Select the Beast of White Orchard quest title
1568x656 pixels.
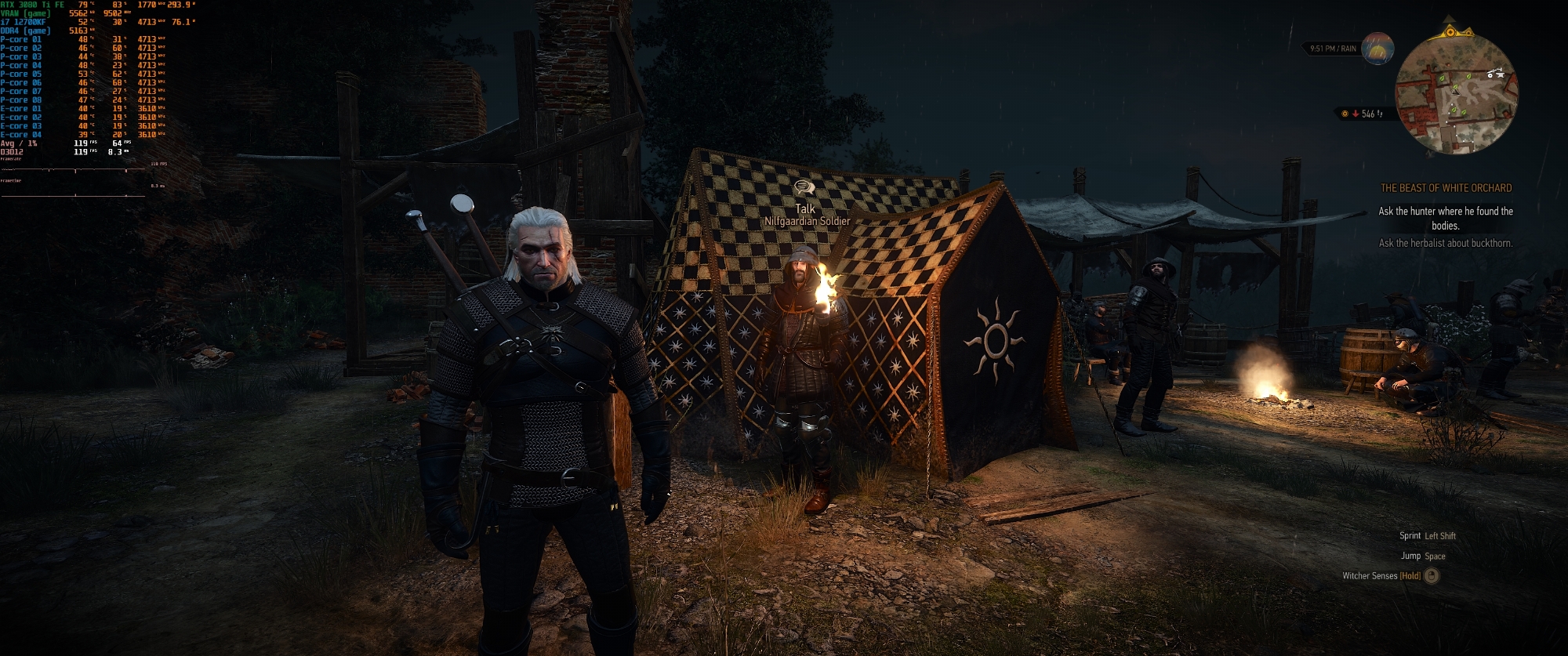point(1446,188)
